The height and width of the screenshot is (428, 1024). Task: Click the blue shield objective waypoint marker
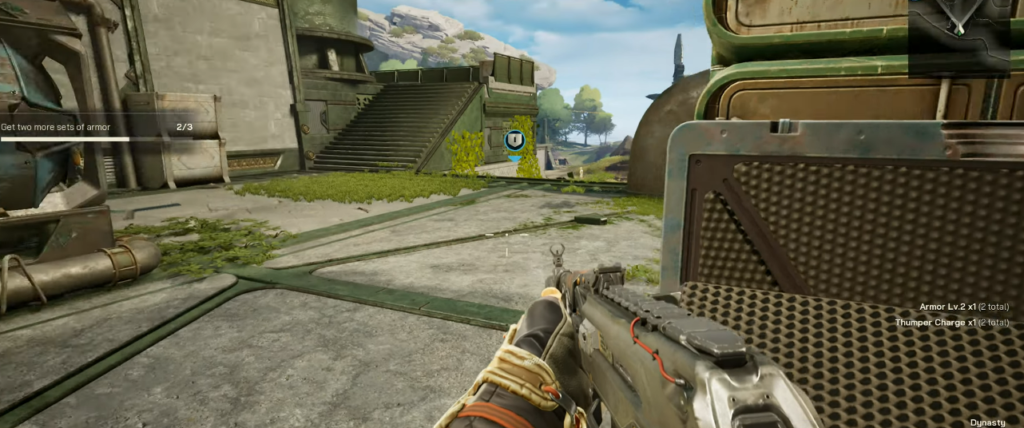516,142
